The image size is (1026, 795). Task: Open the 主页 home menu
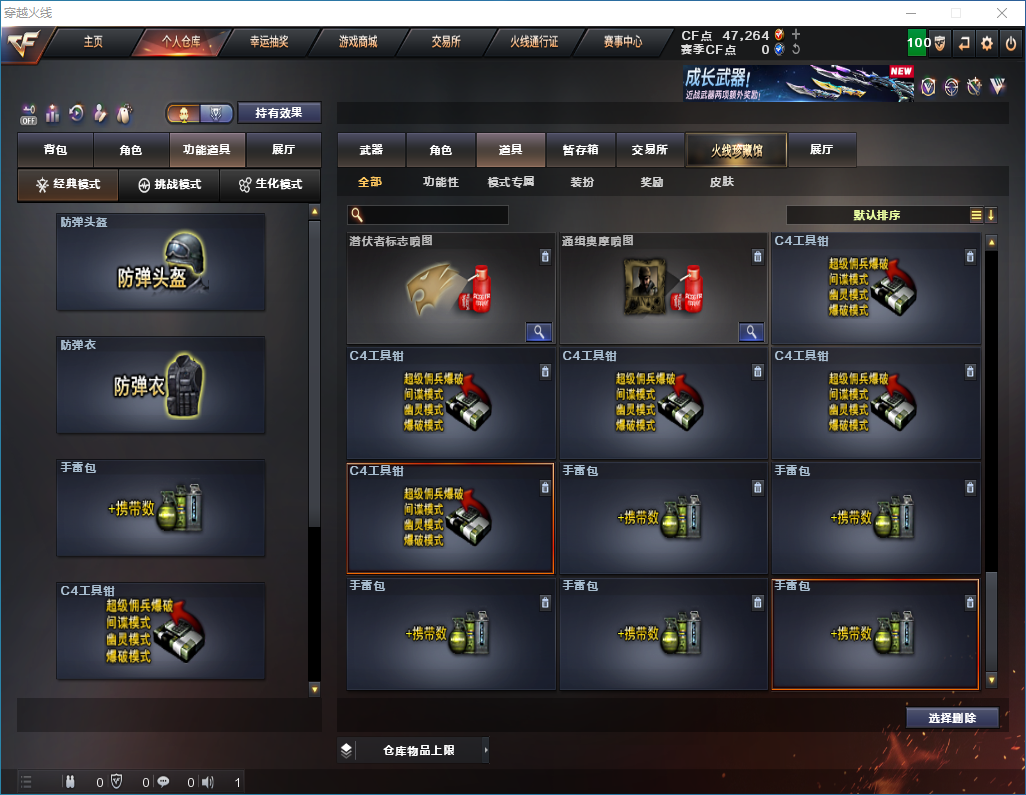point(93,42)
